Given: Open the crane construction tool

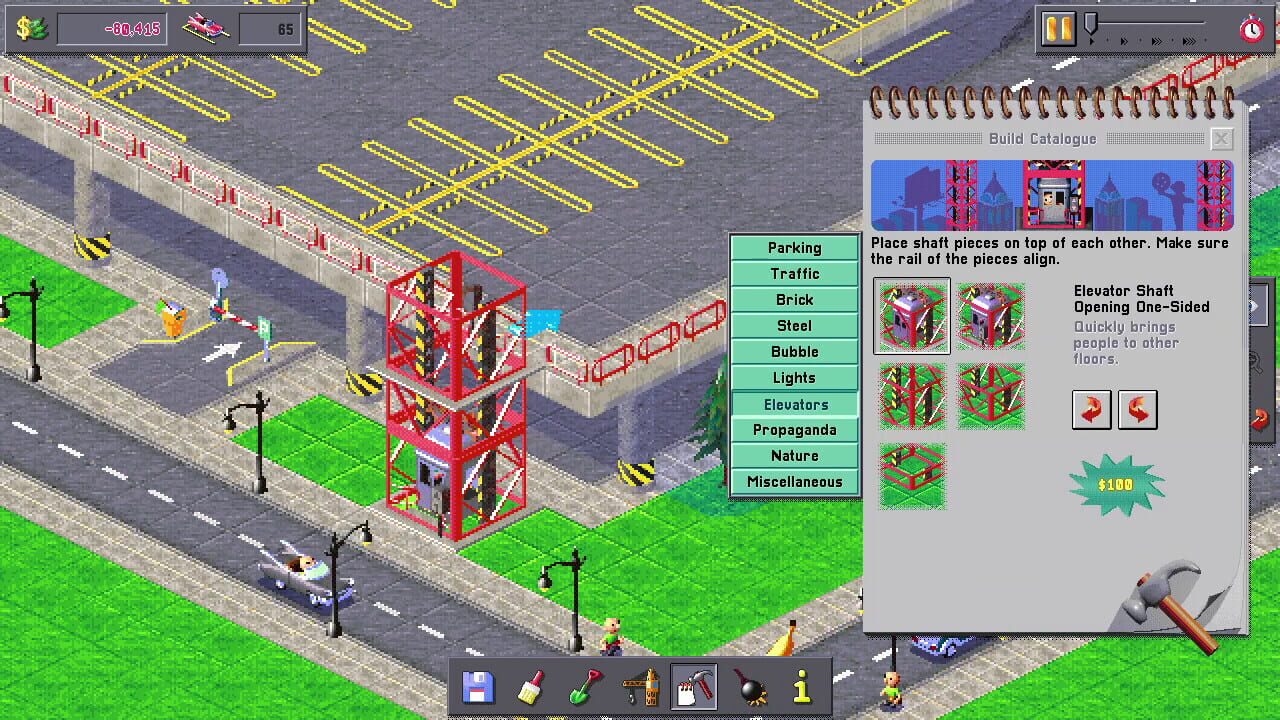Looking at the screenshot, I should tap(640, 687).
